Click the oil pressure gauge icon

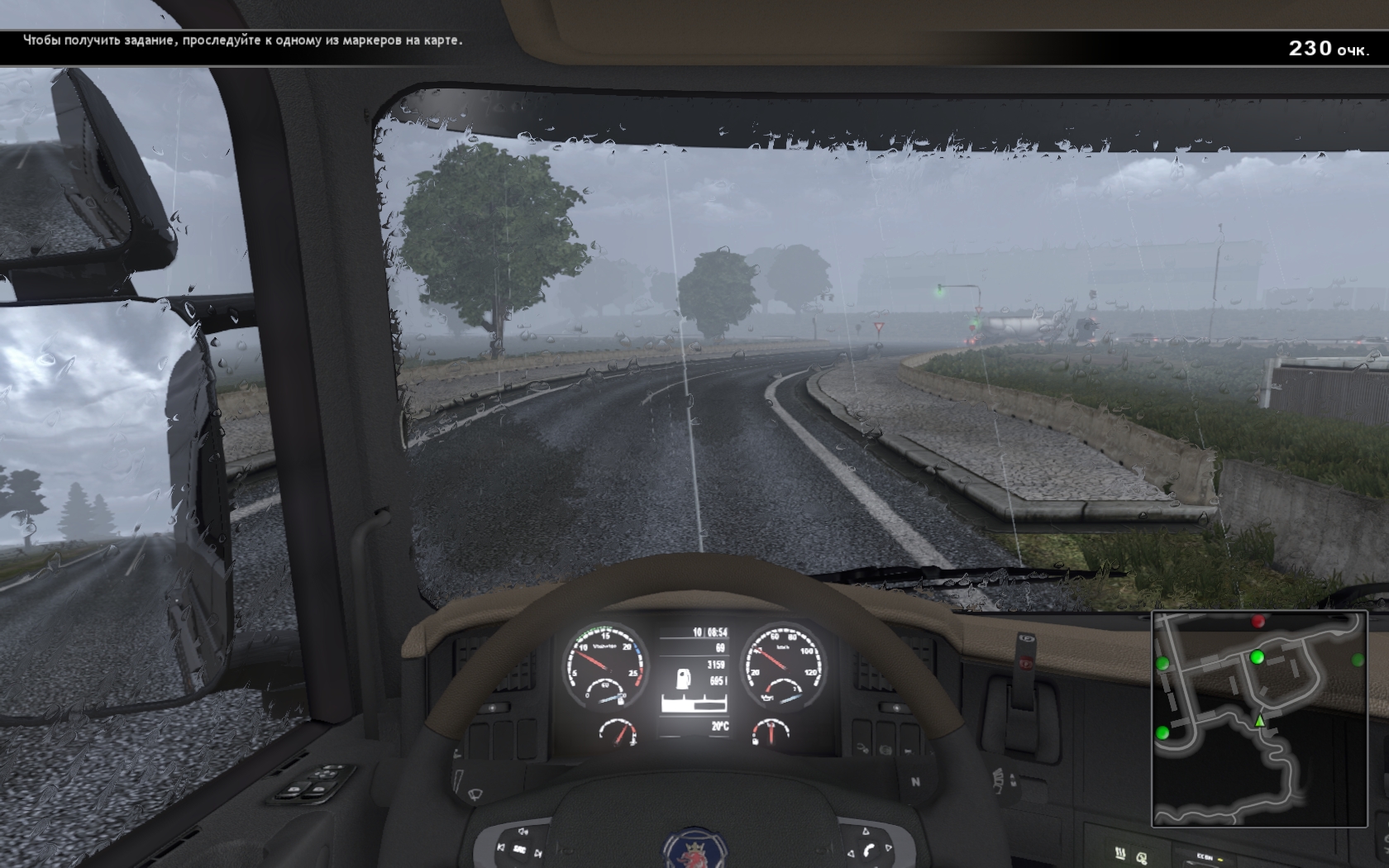click(x=767, y=696)
